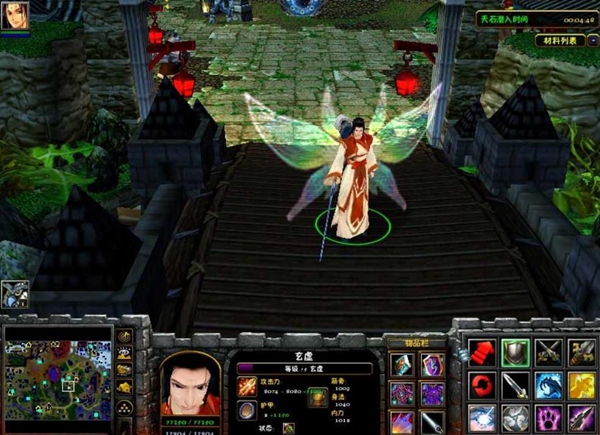Image resolution: width=600 pixels, height=435 pixels.
Task: Use the silver blade inventory item
Action: [x=432, y=421]
